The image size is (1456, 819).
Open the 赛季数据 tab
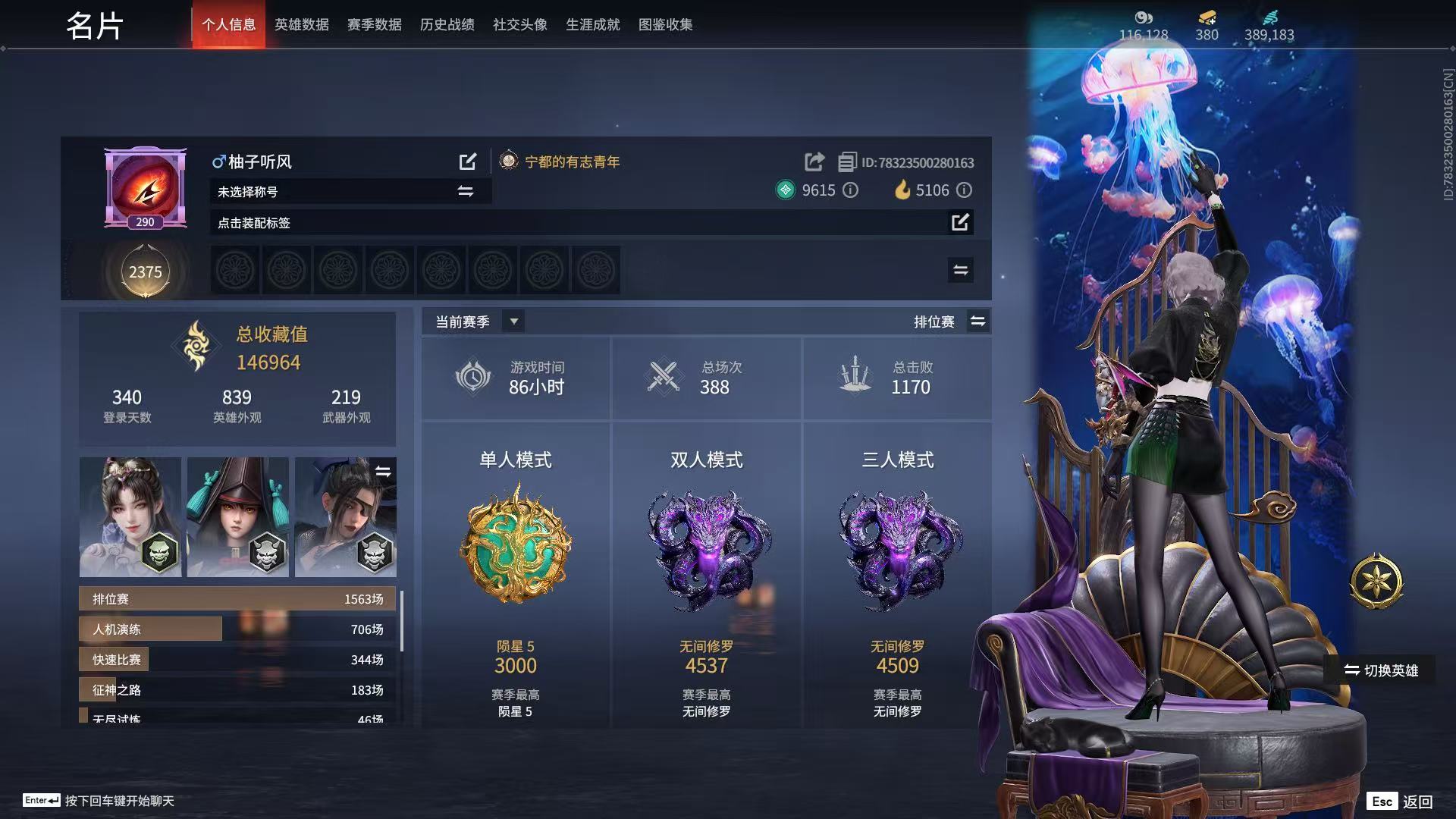tap(374, 25)
